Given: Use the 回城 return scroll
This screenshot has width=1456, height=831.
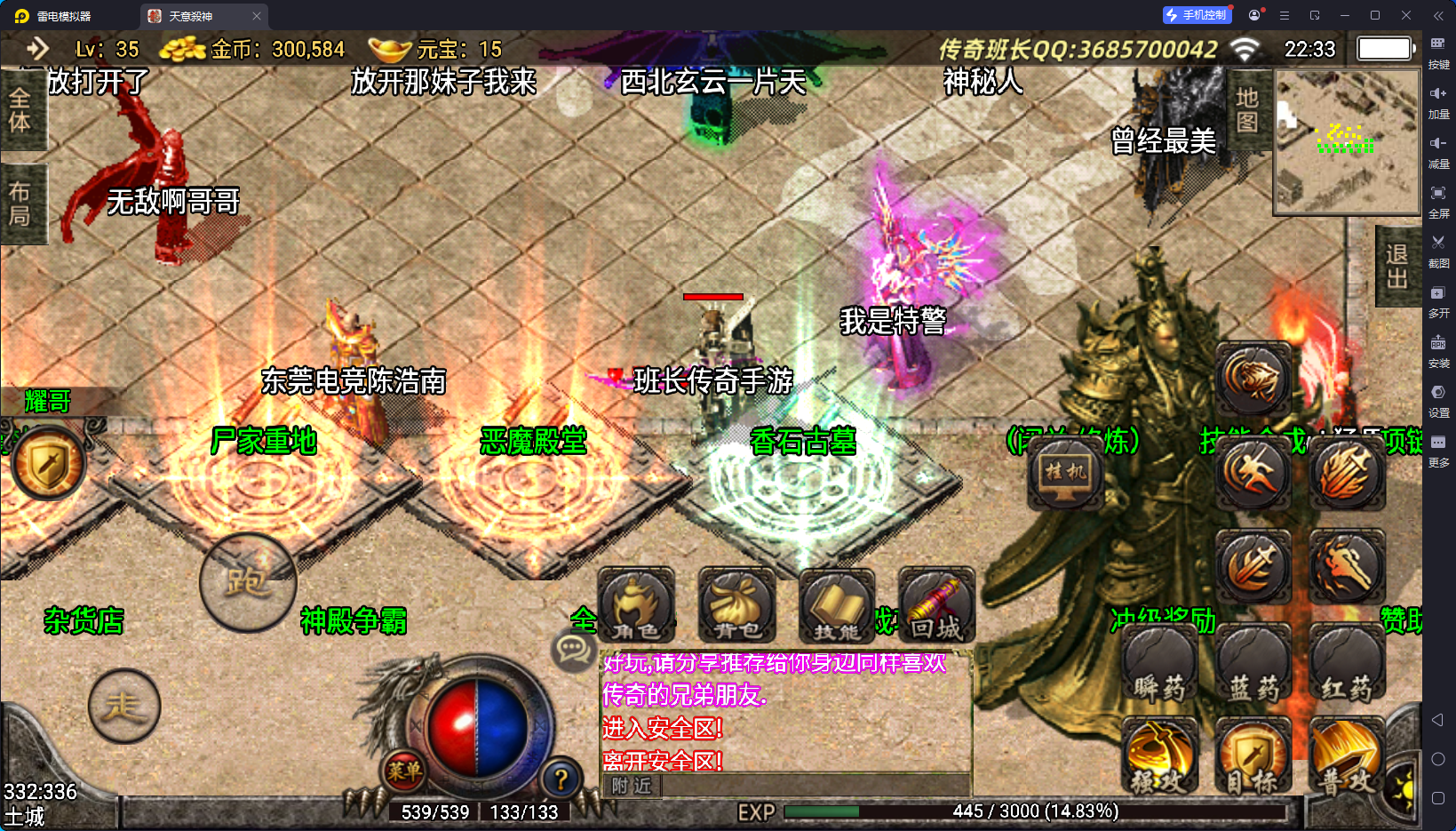Looking at the screenshot, I should [936, 606].
